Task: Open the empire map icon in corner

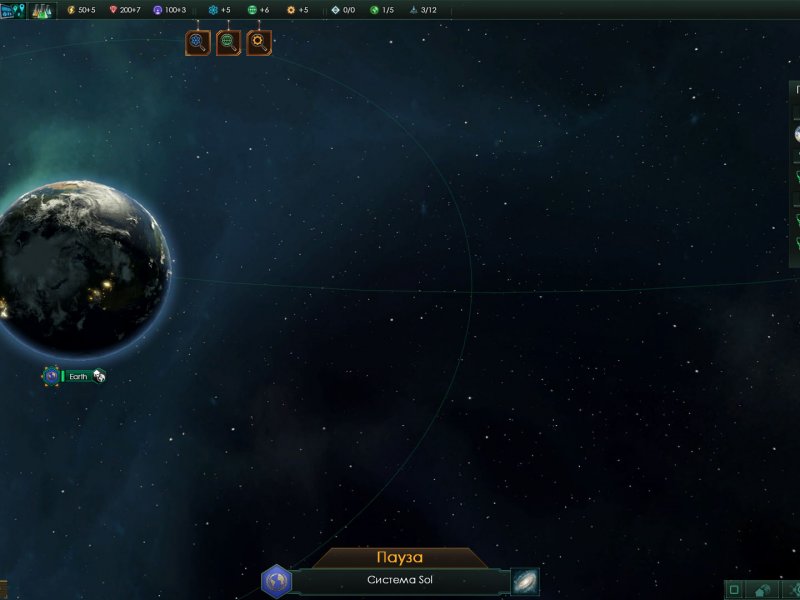Action: click(x=12, y=10)
